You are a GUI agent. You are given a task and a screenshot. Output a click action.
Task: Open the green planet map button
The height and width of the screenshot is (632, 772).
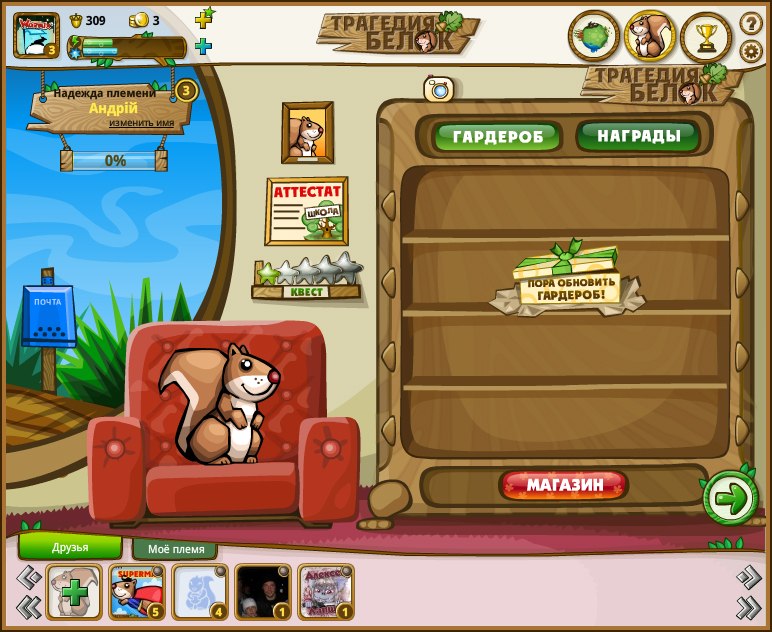click(x=594, y=38)
